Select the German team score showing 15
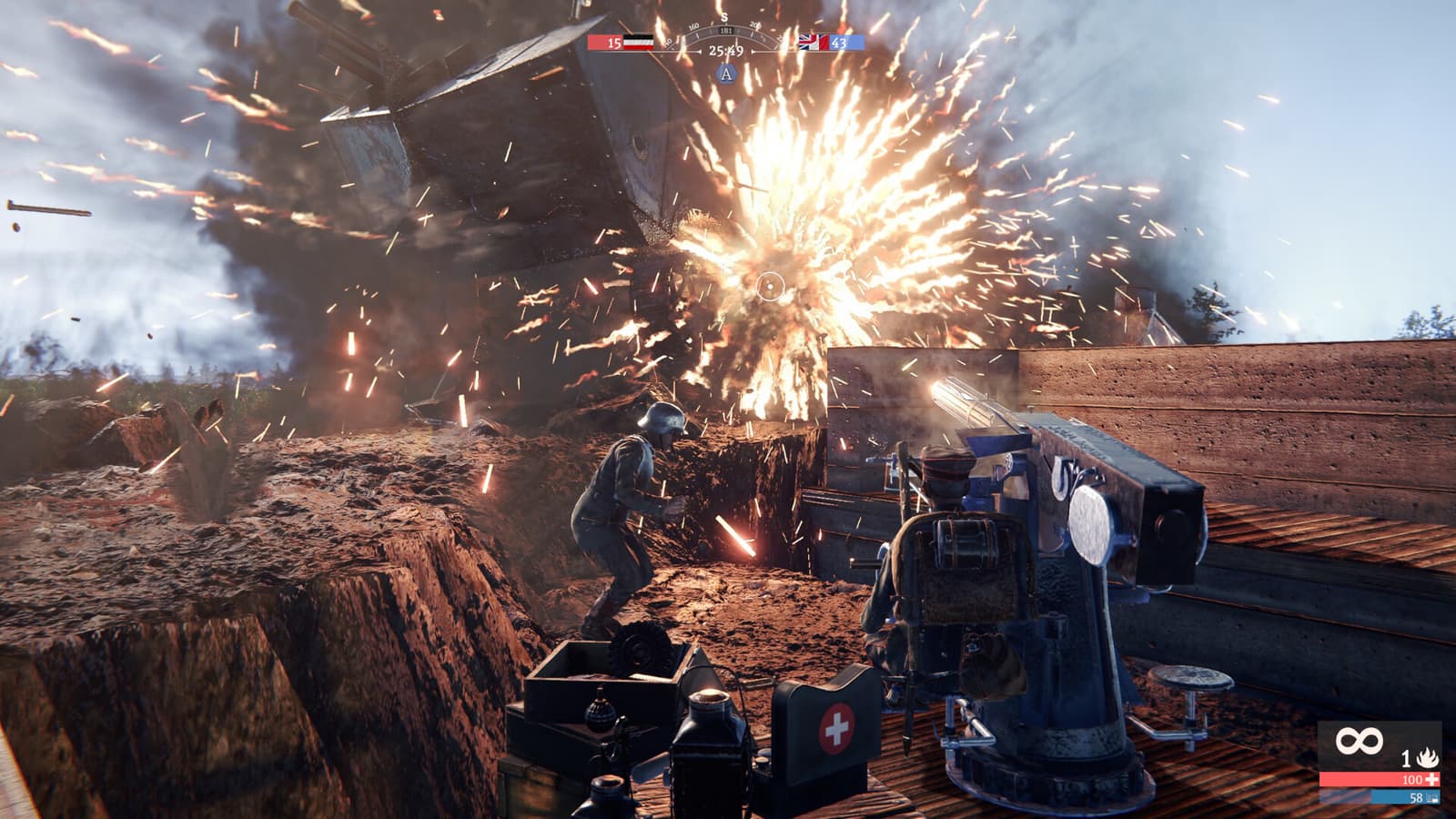The image size is (1456, 819). 613,42
